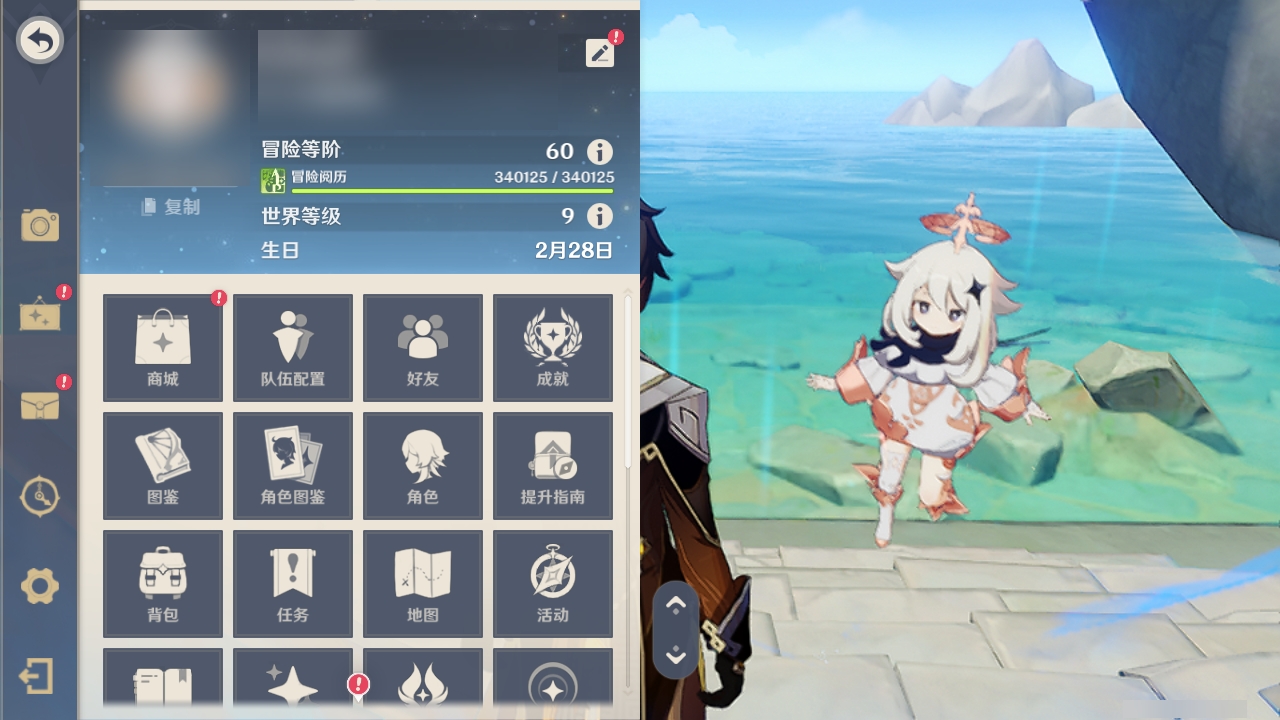Open the 好友 friends list
This screenshot has height=720, width=1280.
[422, 347]
